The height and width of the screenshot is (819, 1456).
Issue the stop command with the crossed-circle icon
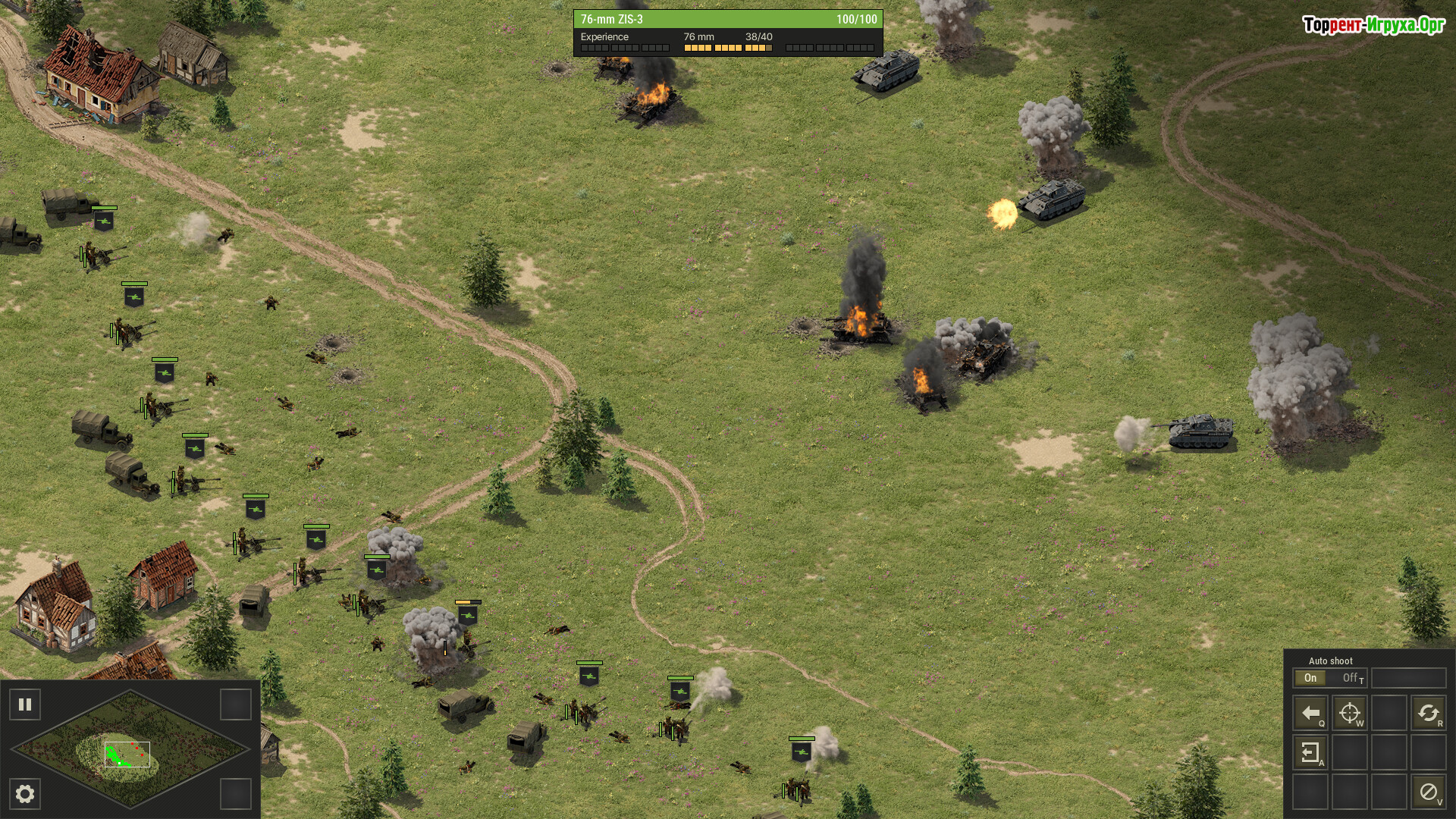(x=1428, y=792)
